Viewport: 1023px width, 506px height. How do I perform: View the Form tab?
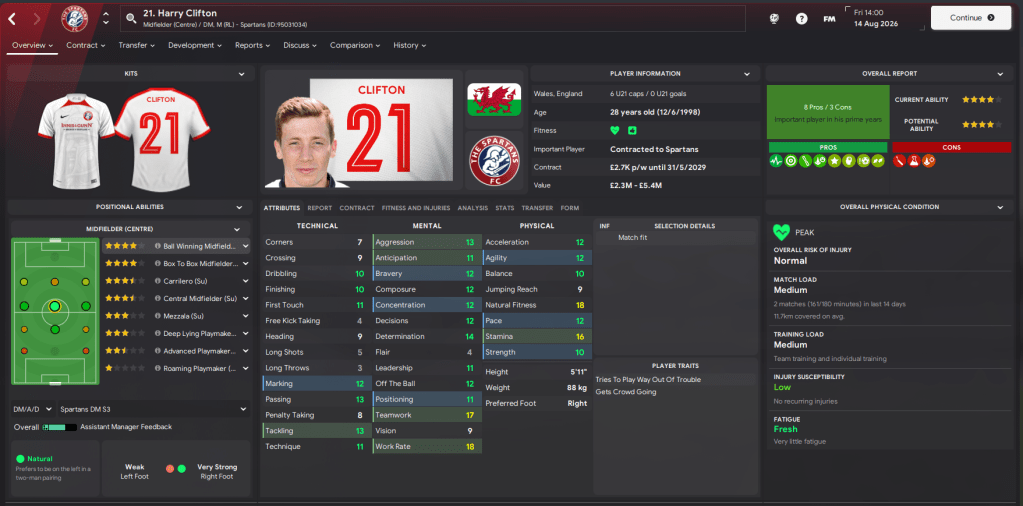coord(570,208)
